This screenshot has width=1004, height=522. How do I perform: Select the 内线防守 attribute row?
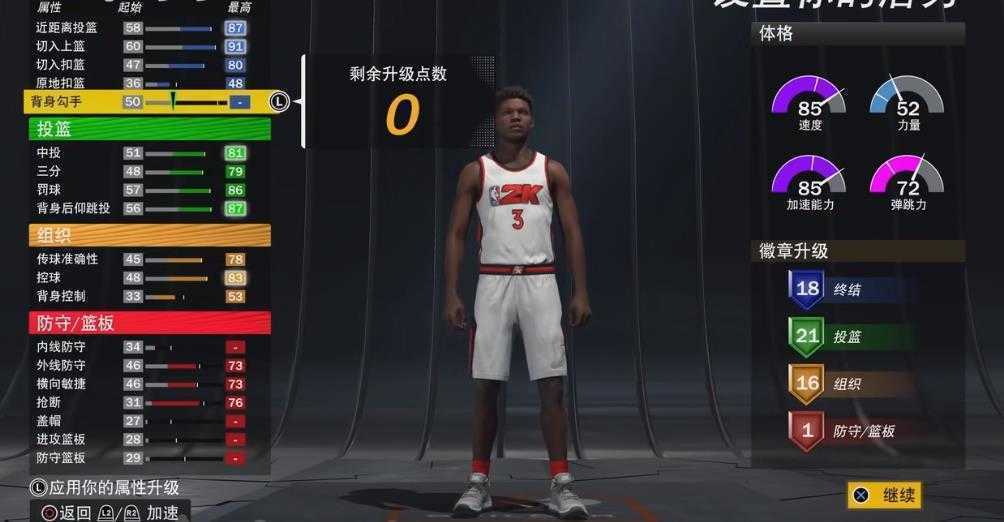(140, 347)
